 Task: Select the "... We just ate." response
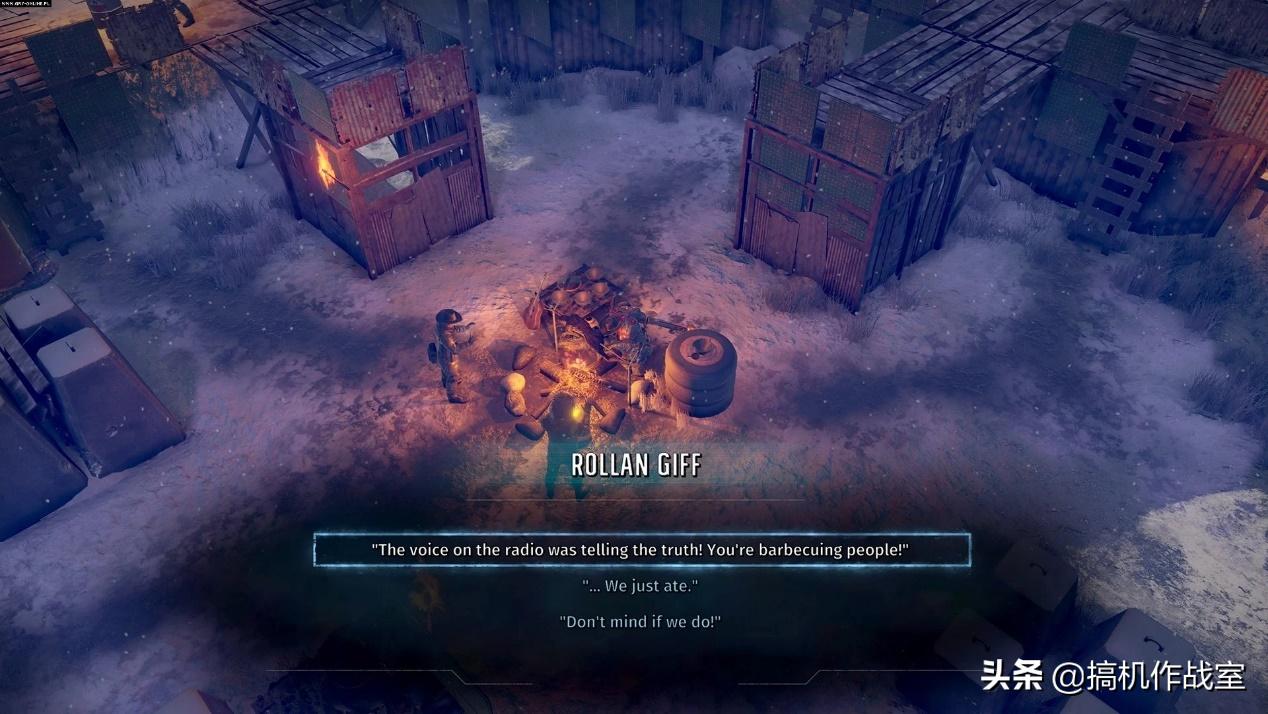pyautogui.click(x=640, y=585)
